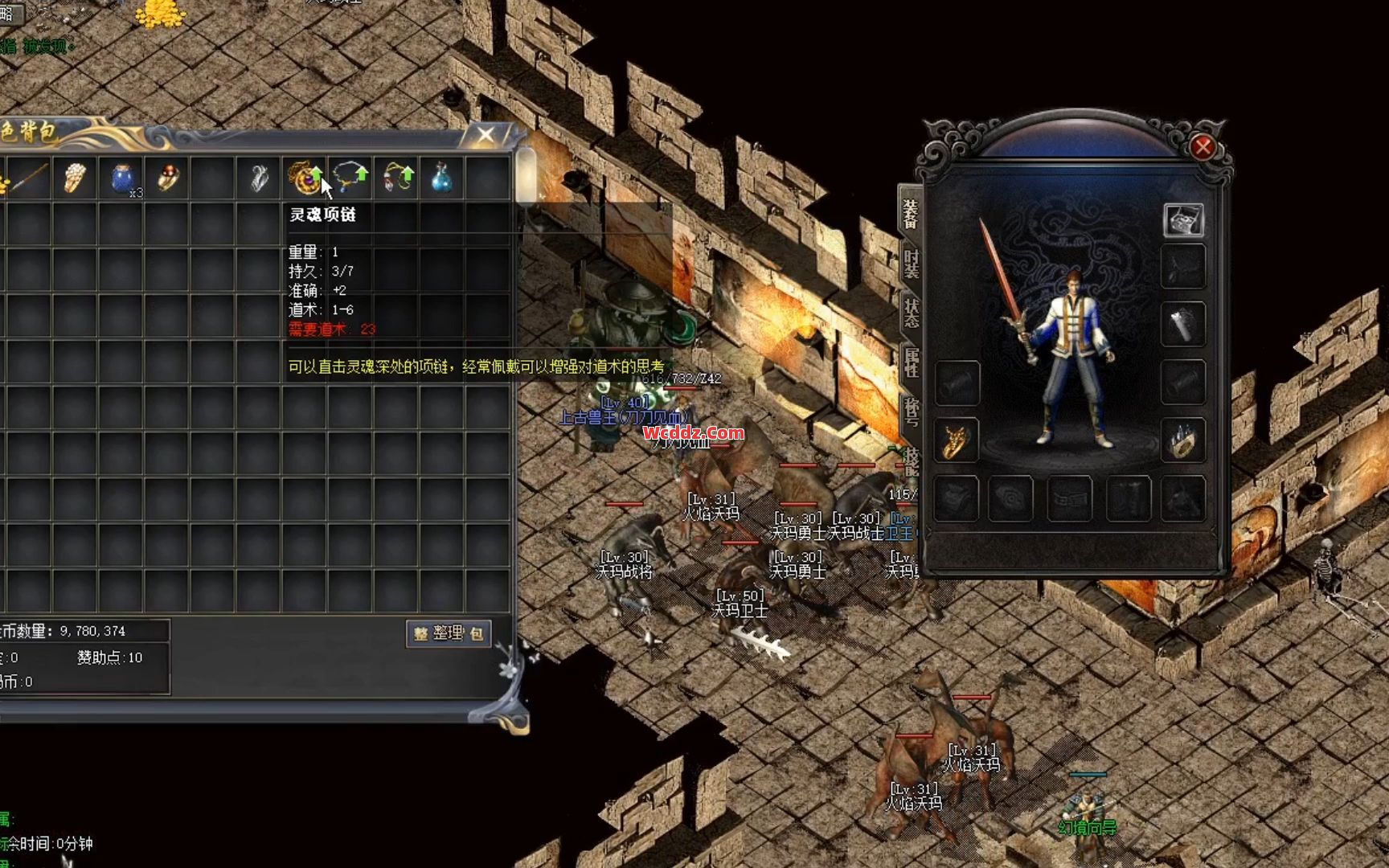Switch to the 装备 equipment tab
1389x868 pixels.
(x=911, y=215)
